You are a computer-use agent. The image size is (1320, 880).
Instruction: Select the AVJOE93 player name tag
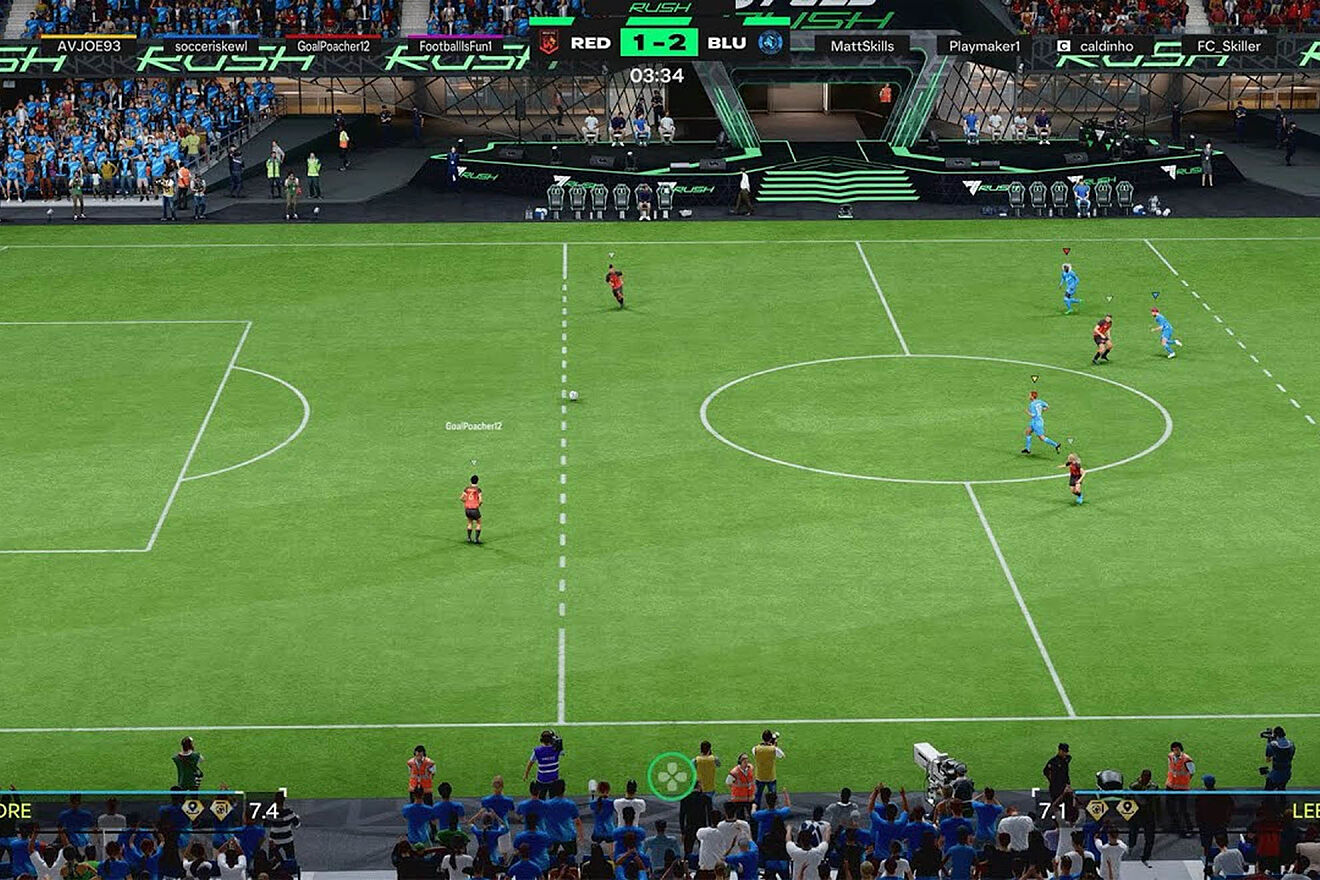(x=88, y=46)
